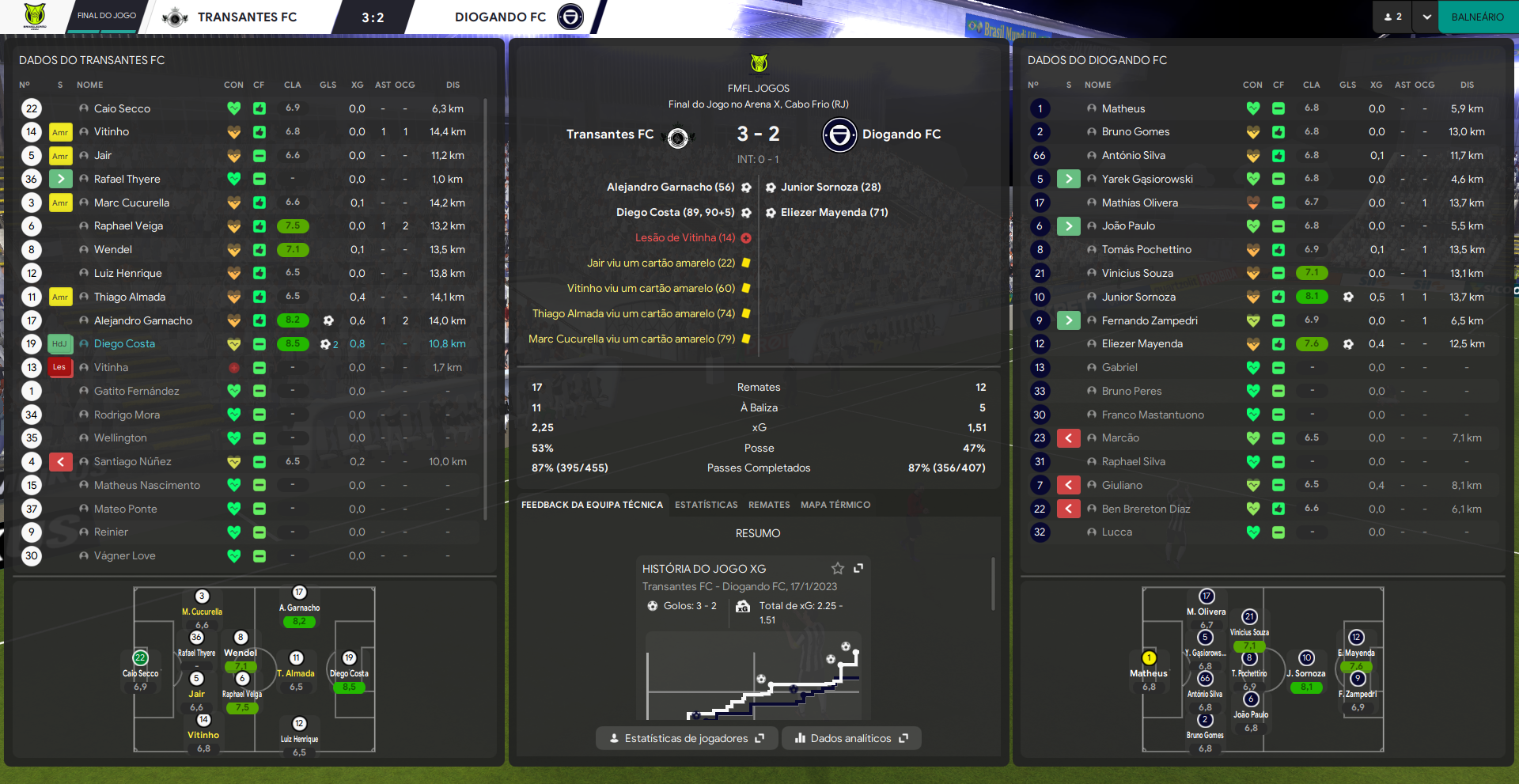This screenshot has width=1519, height=784.
Task: Show the Mapa Térmico tab
Action: pyautogui.click(x=835, y=505)
